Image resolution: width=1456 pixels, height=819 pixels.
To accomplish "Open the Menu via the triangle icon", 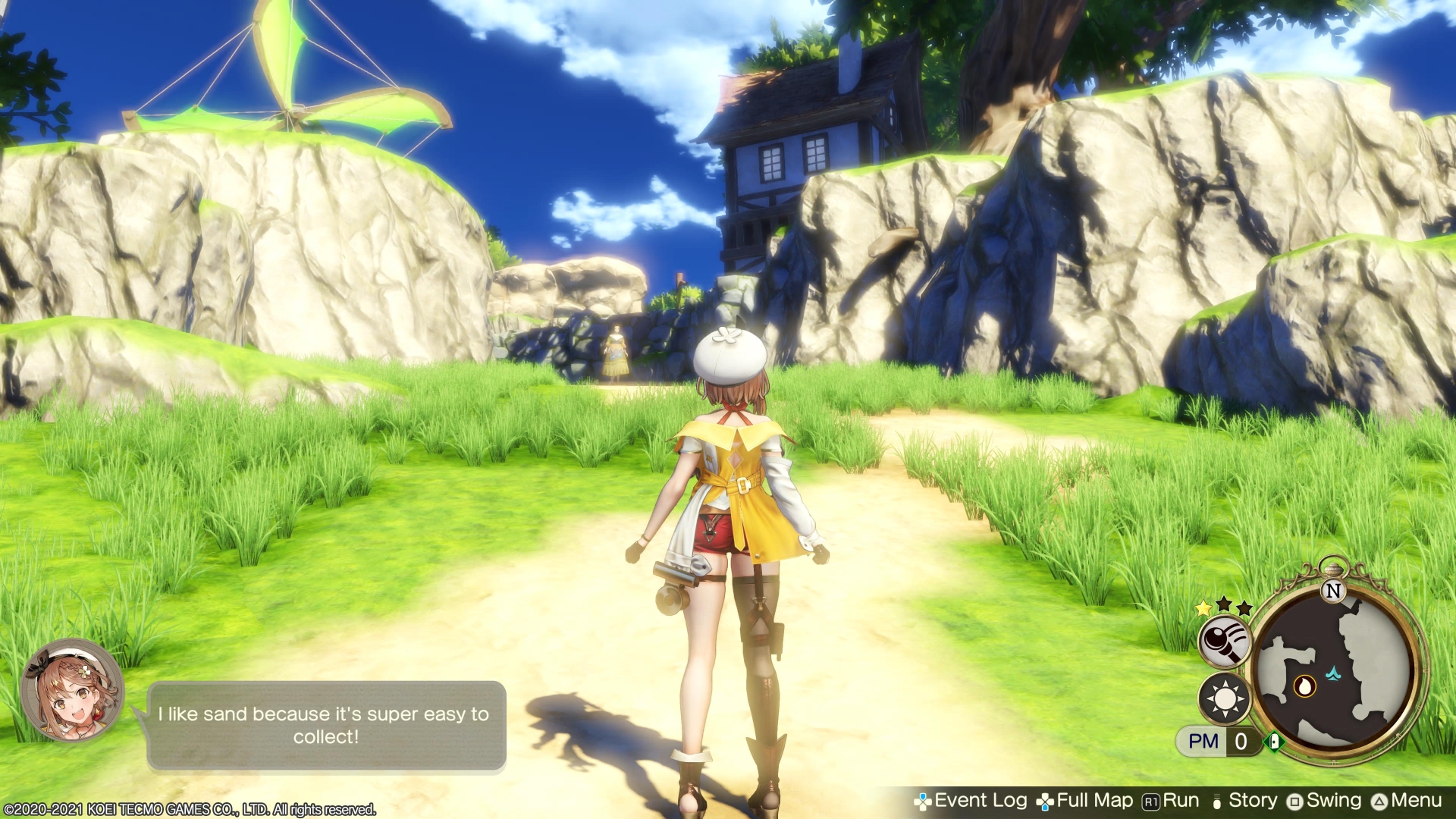I will pyautogui.click(x=1379, y=800).
